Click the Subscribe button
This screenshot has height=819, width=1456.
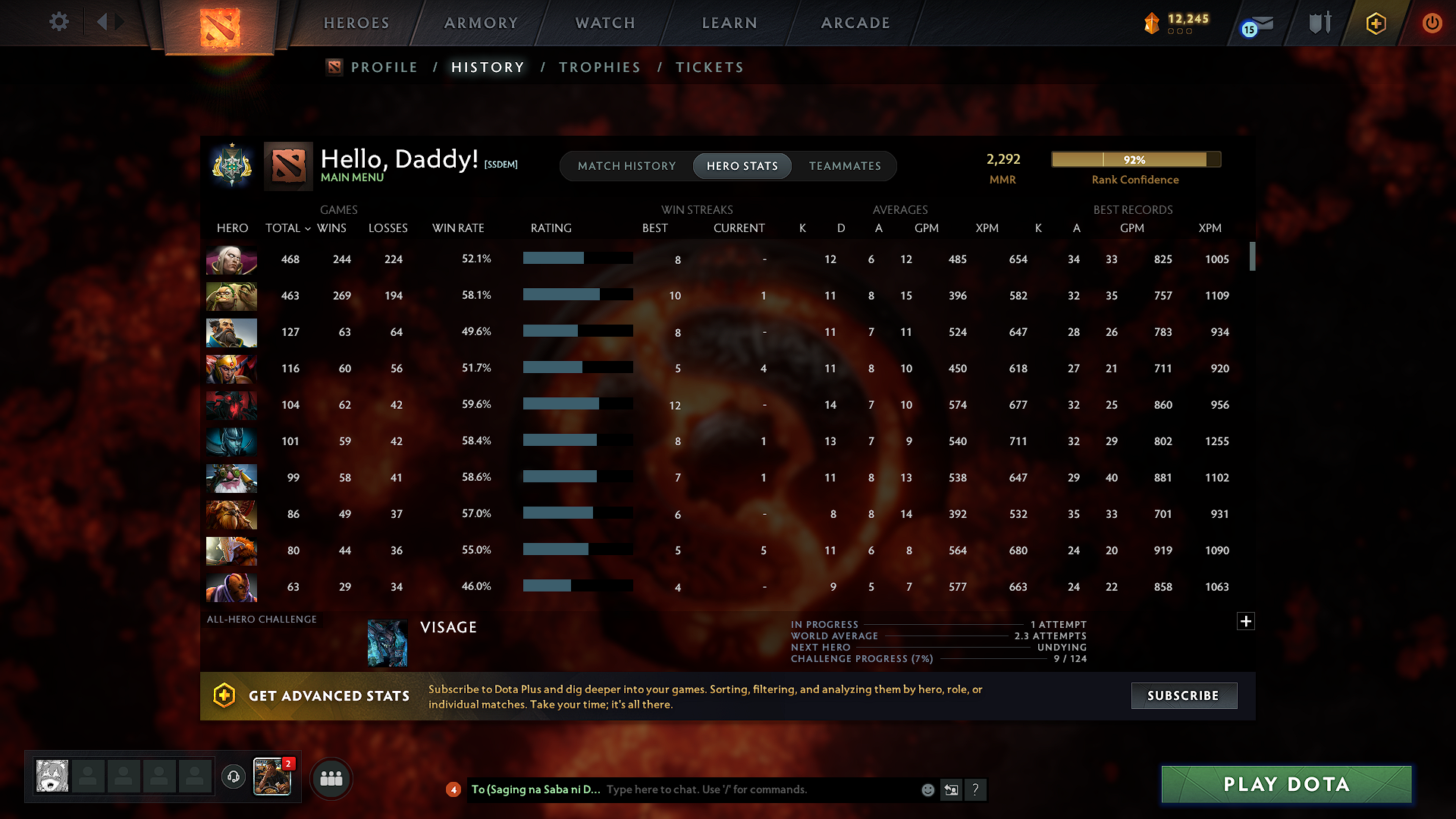(x=1184, y=695)
